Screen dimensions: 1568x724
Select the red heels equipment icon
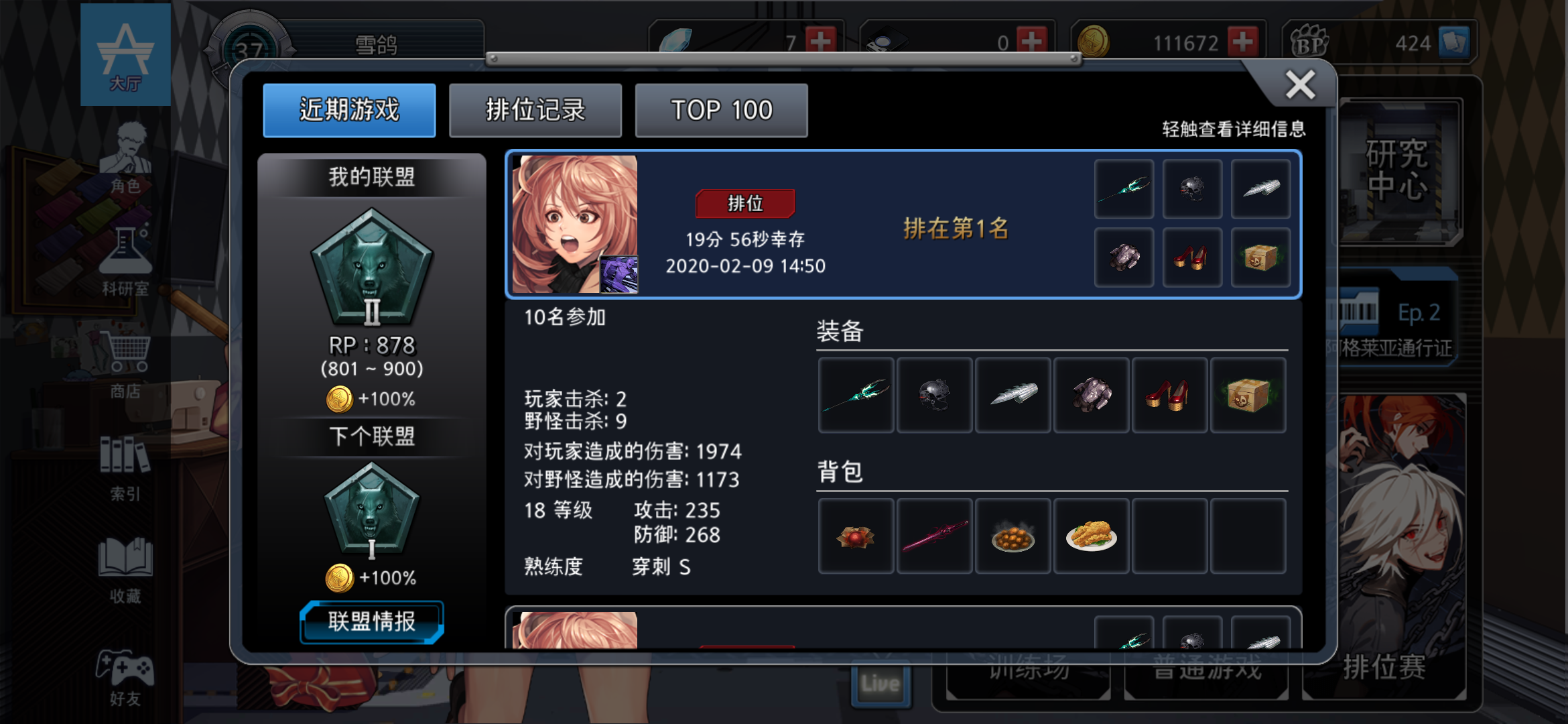[1169, 395]
